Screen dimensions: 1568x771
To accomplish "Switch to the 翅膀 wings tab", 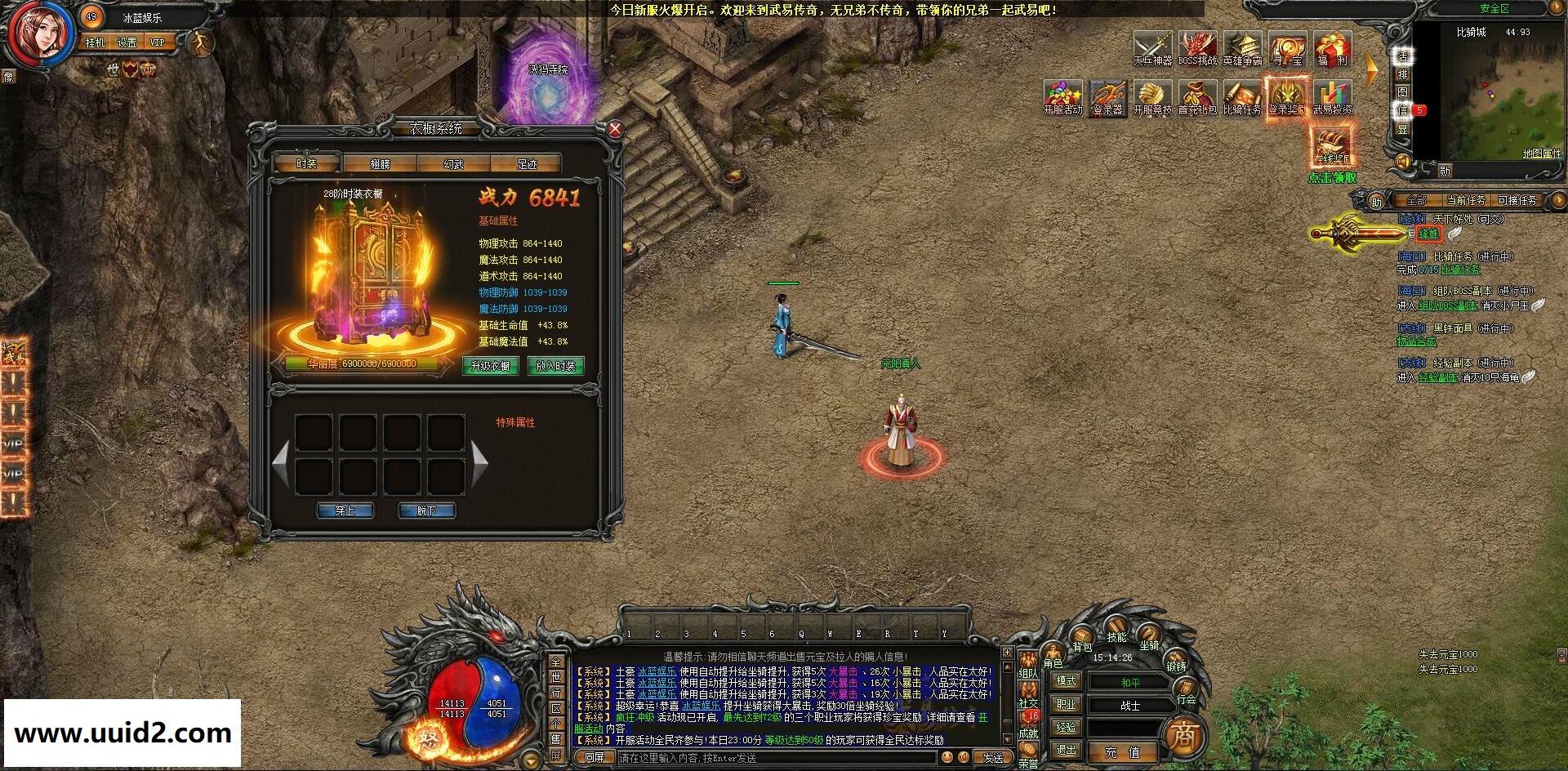I will click(380, 163).
